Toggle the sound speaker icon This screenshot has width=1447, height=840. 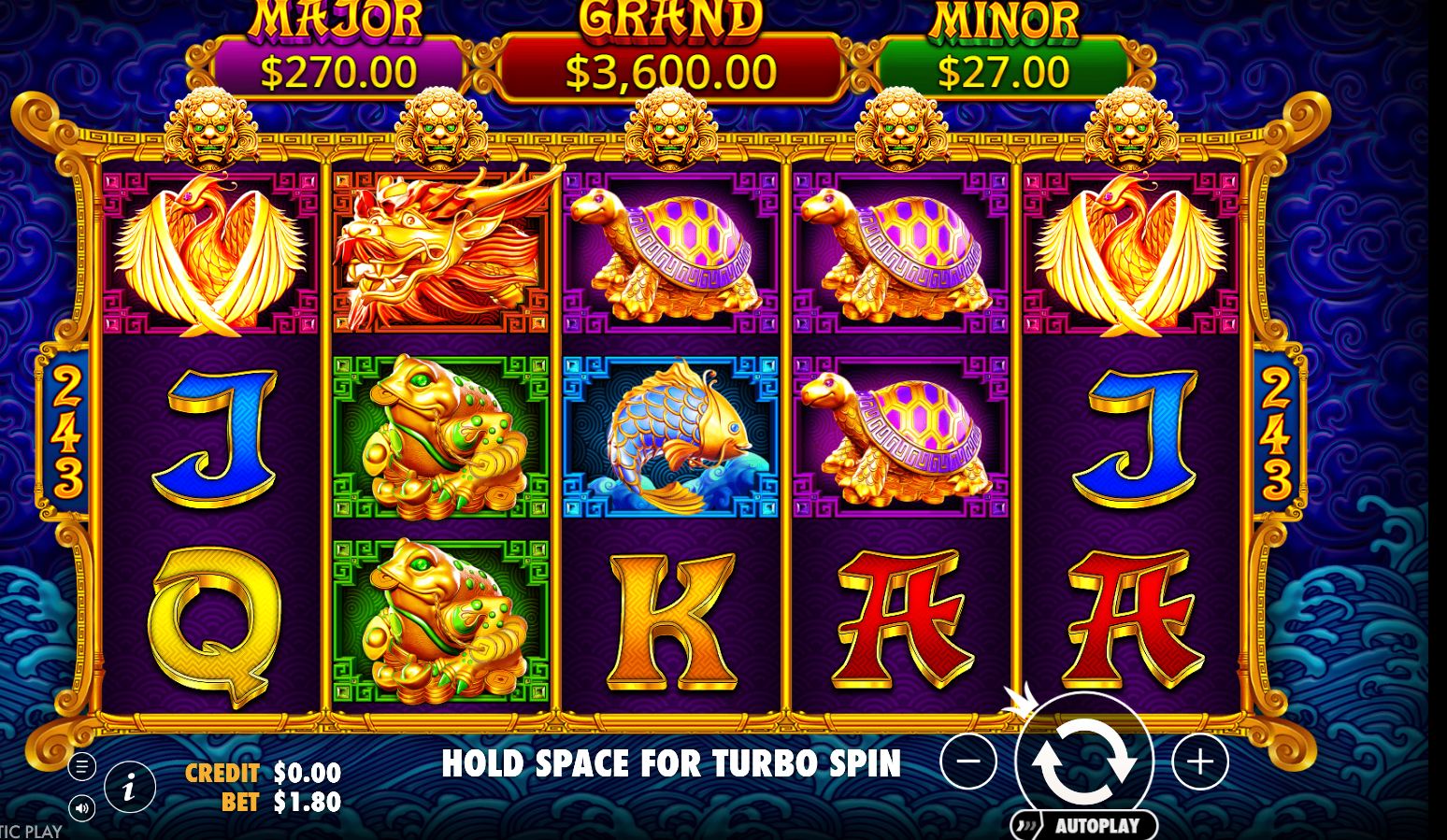click(81, 808)
